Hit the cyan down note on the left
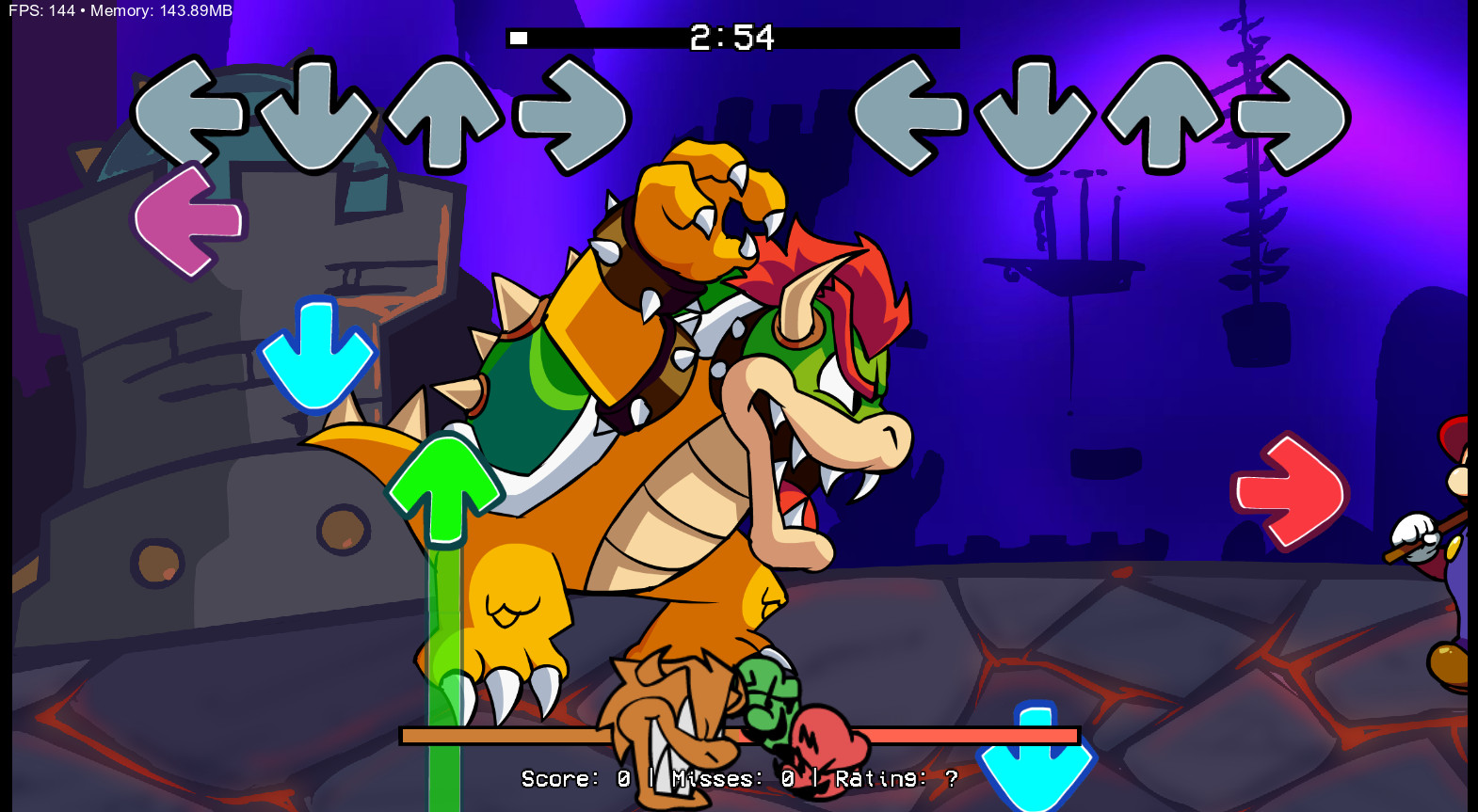 [316, 353]
